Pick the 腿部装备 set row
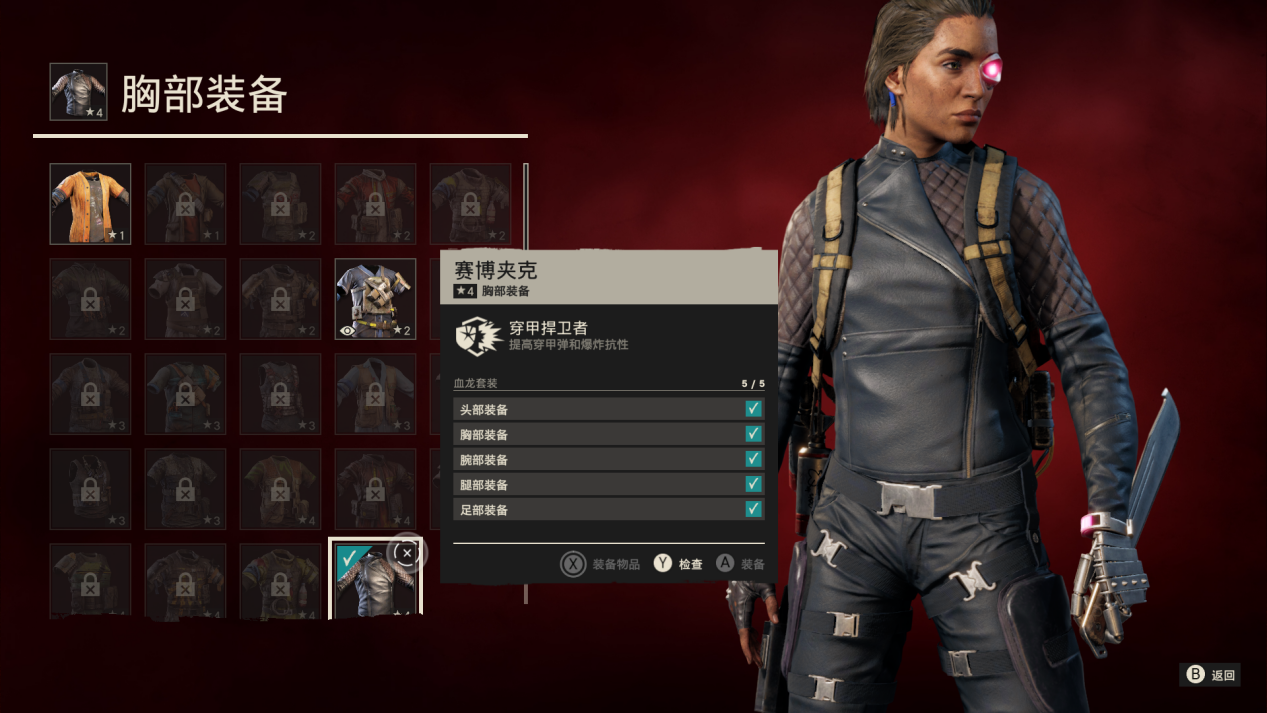The image size is (1267, 713). pyautogui.click(x=608, y=484)
